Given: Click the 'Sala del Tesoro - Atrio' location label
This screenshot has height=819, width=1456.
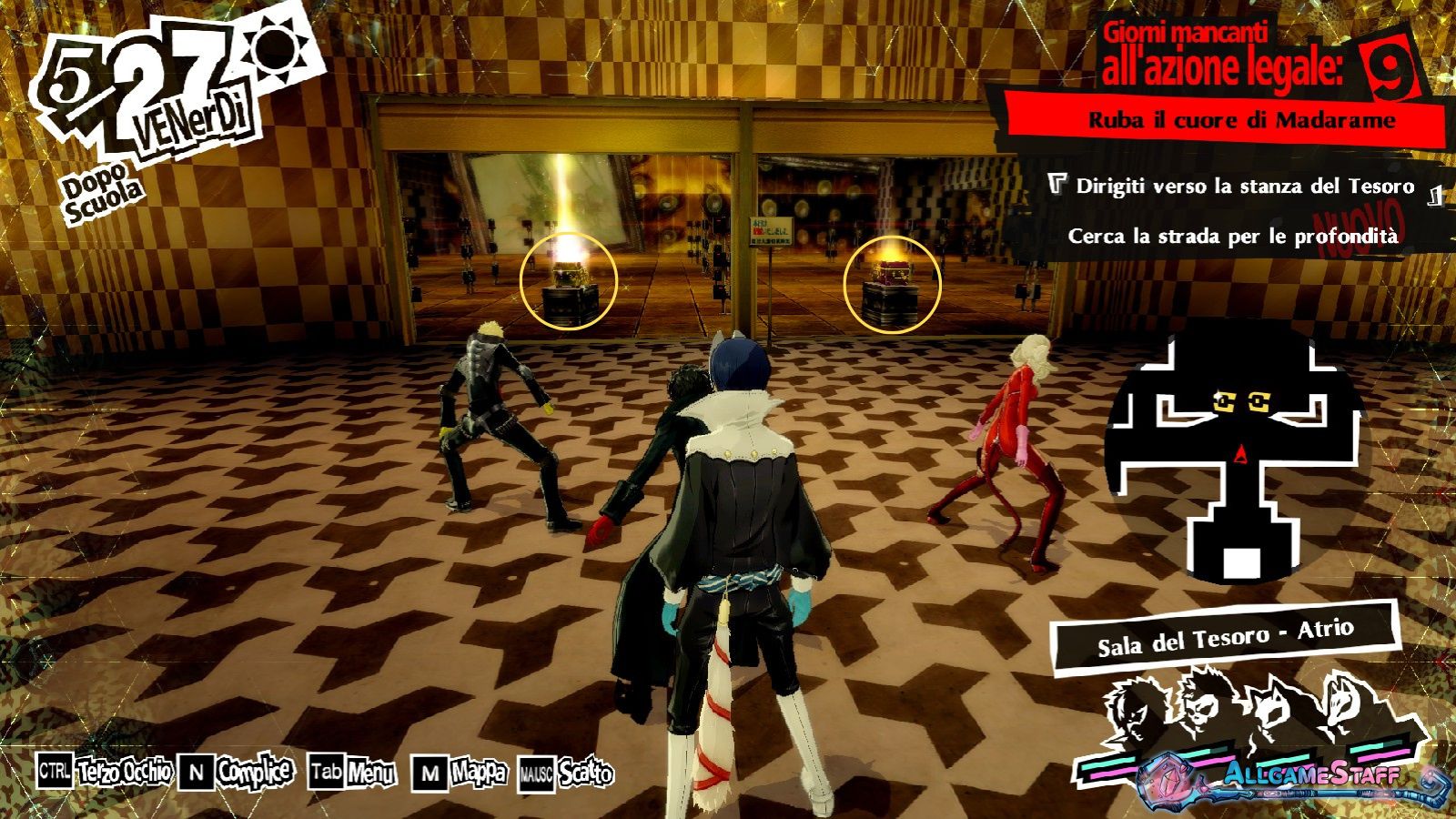Looking at the screenshot, I should pyautogui.click(x=1225, y=637).
